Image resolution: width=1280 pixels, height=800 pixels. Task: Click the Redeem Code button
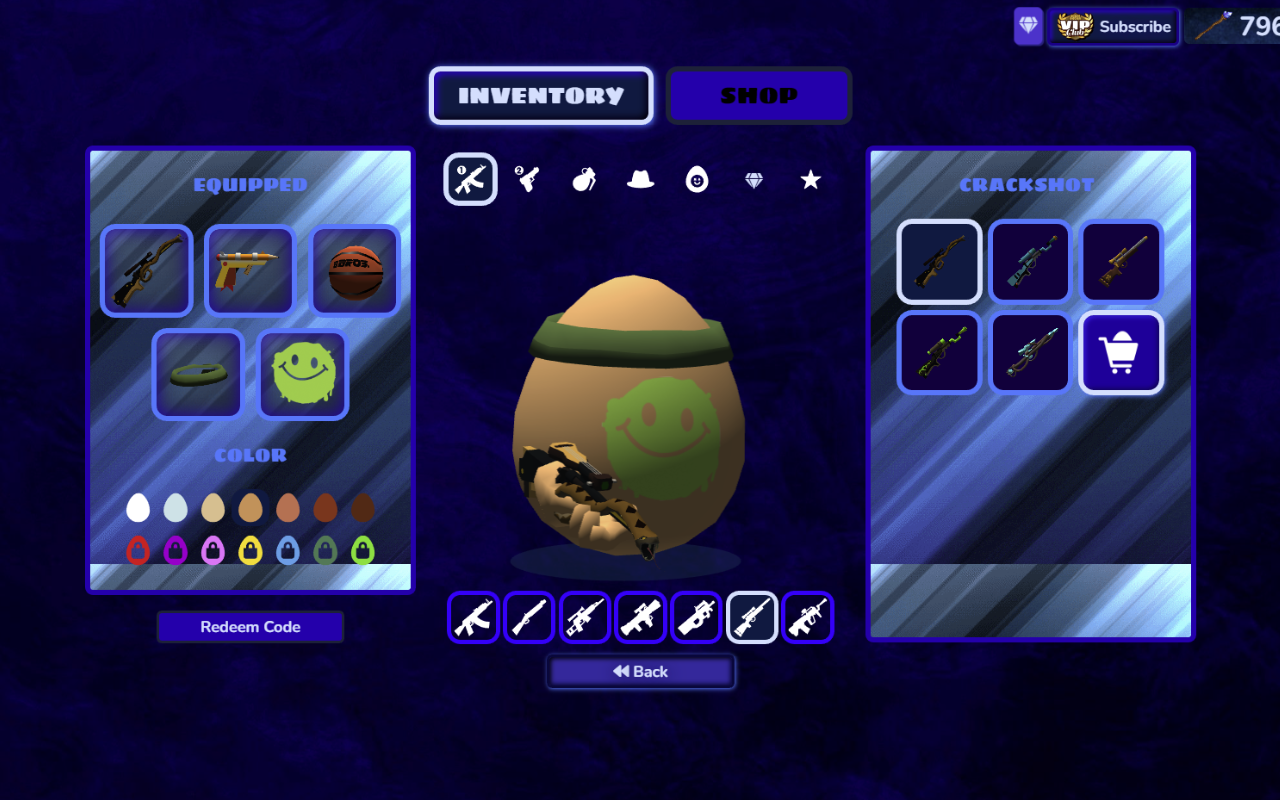pos(250,627)
